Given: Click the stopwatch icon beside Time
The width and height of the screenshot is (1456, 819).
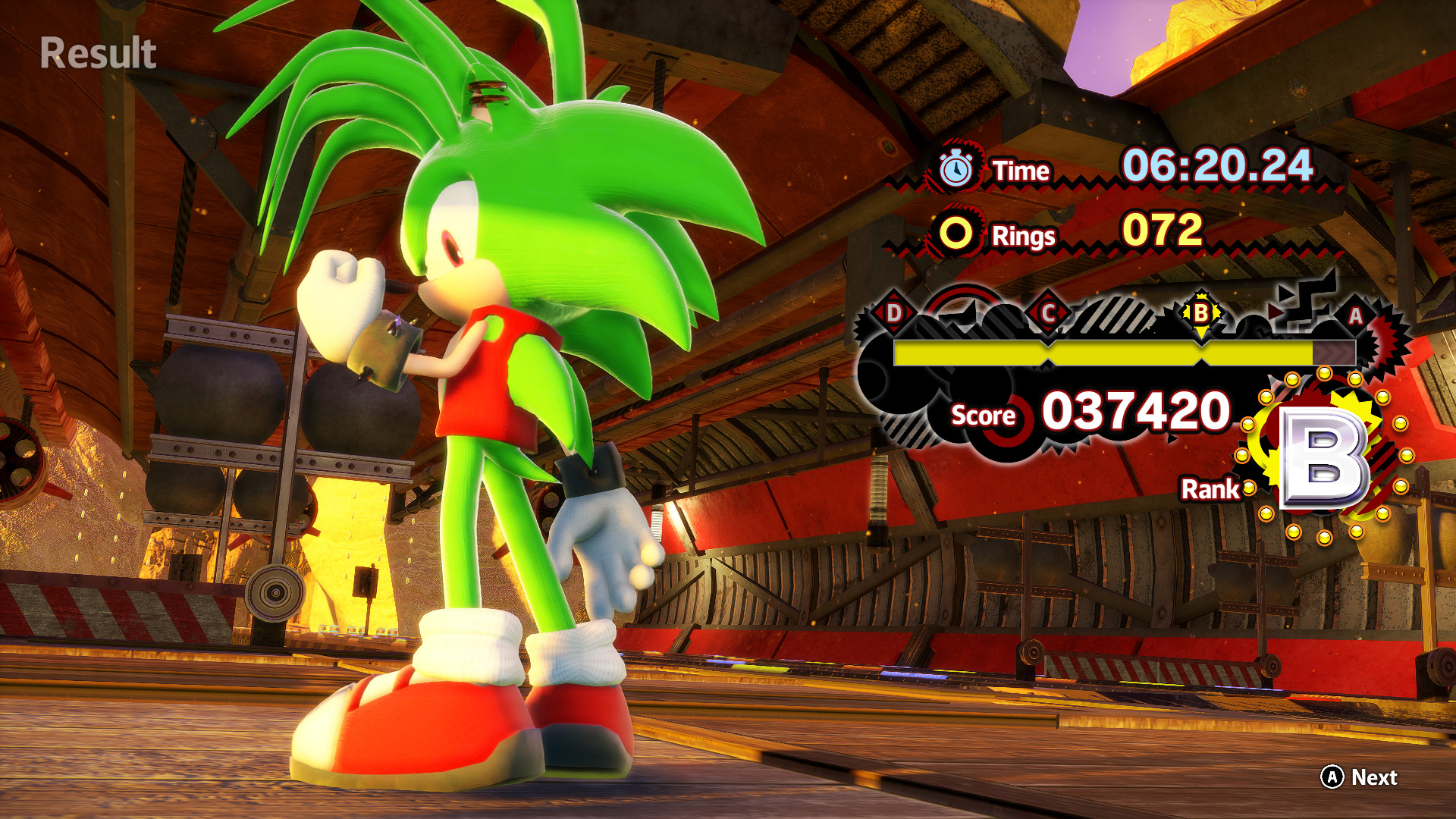Looking at the screenshot, I should click(x=957, y=168).
